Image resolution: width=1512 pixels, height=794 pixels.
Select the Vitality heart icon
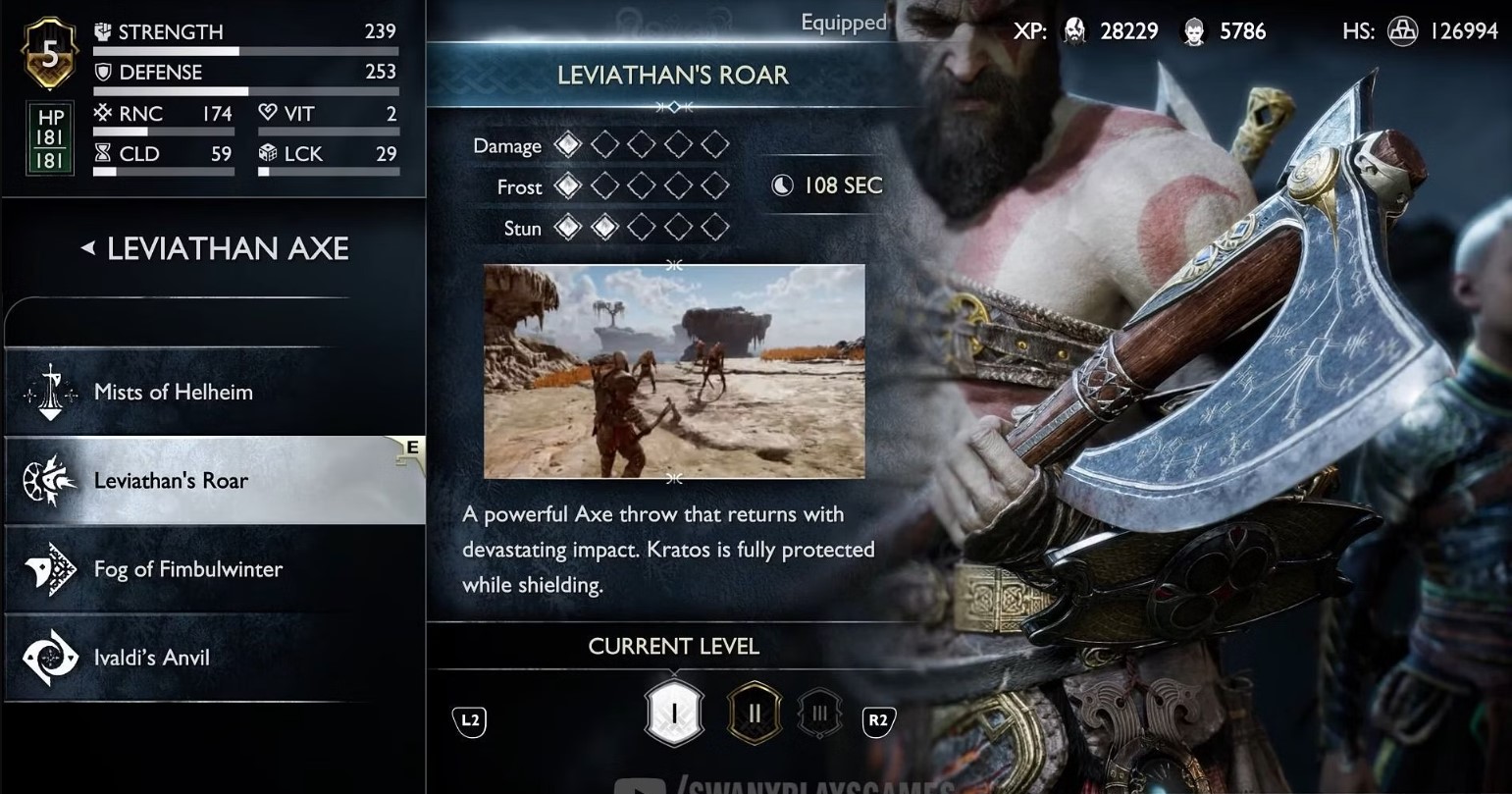pyautogui.click(x=267, y=113)
